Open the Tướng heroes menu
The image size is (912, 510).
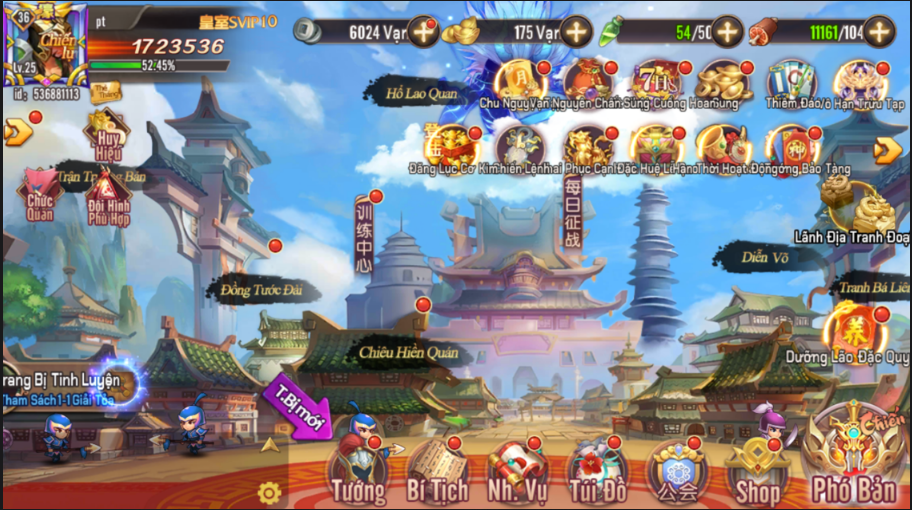(x=359, y=470)
